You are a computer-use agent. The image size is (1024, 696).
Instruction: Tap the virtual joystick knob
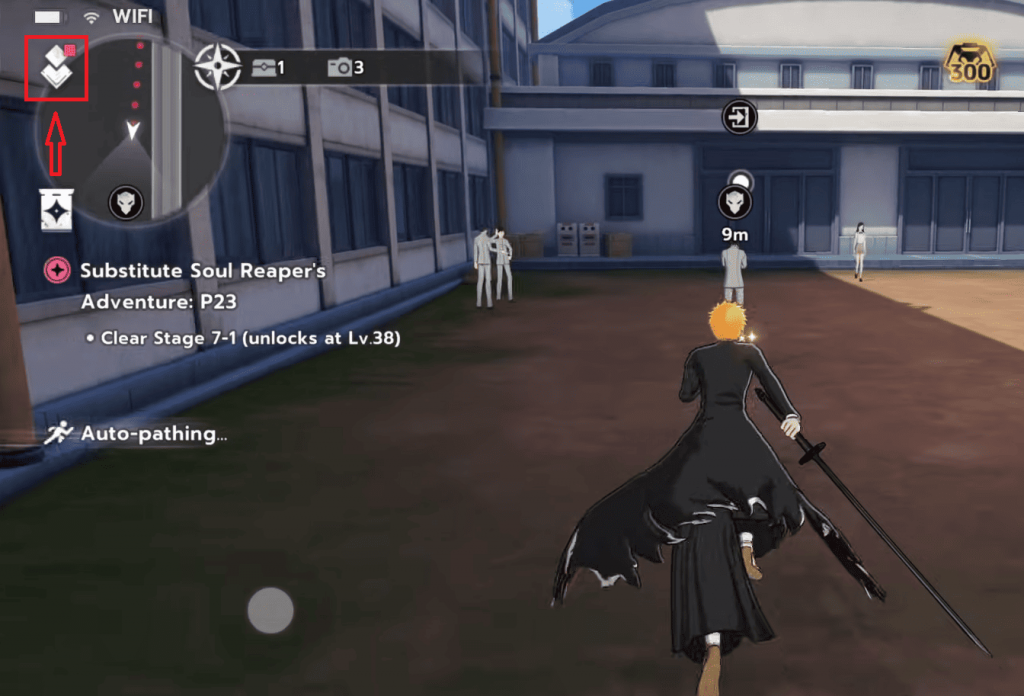pos(270,610)
